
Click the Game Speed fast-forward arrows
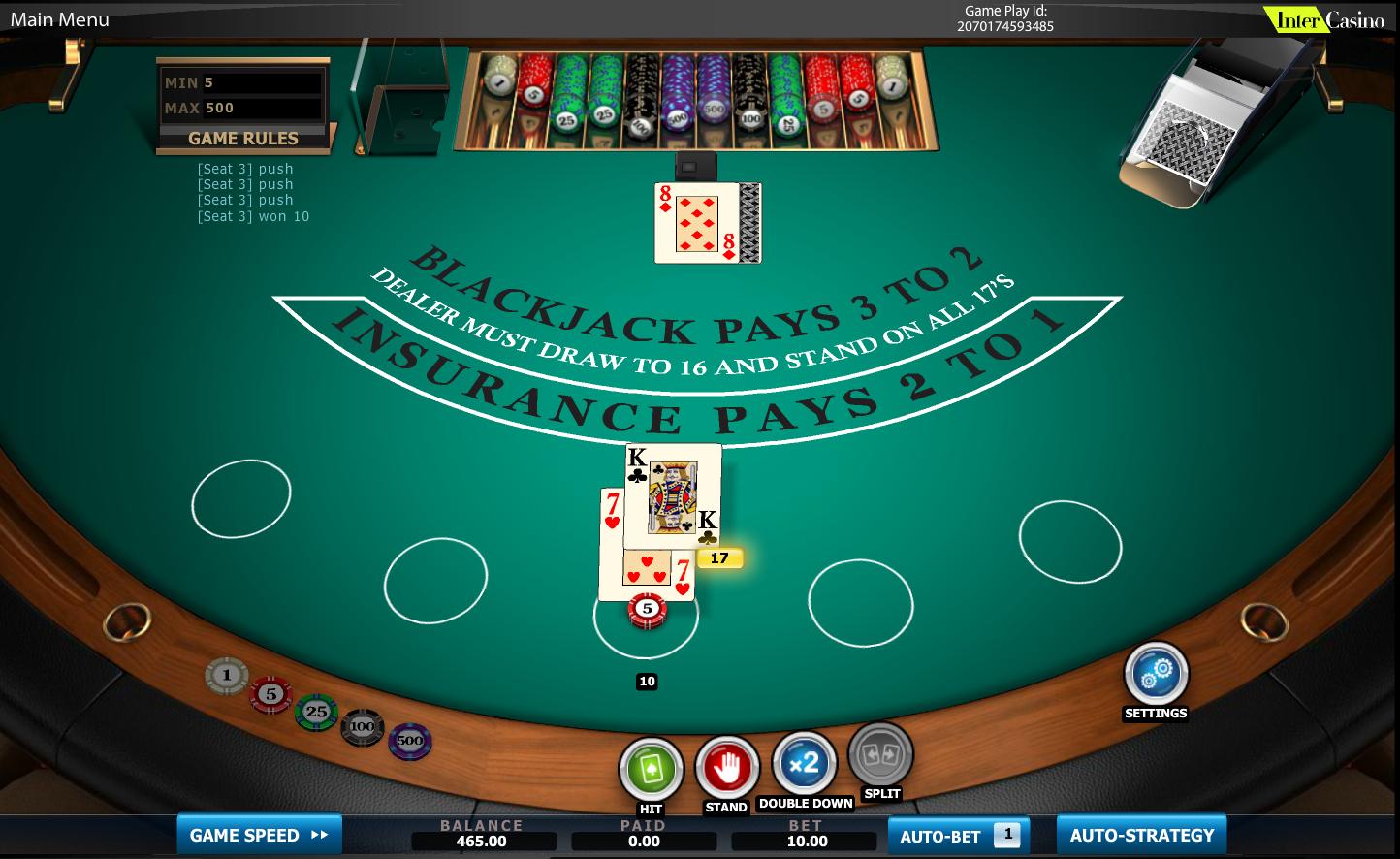(317, 835)
